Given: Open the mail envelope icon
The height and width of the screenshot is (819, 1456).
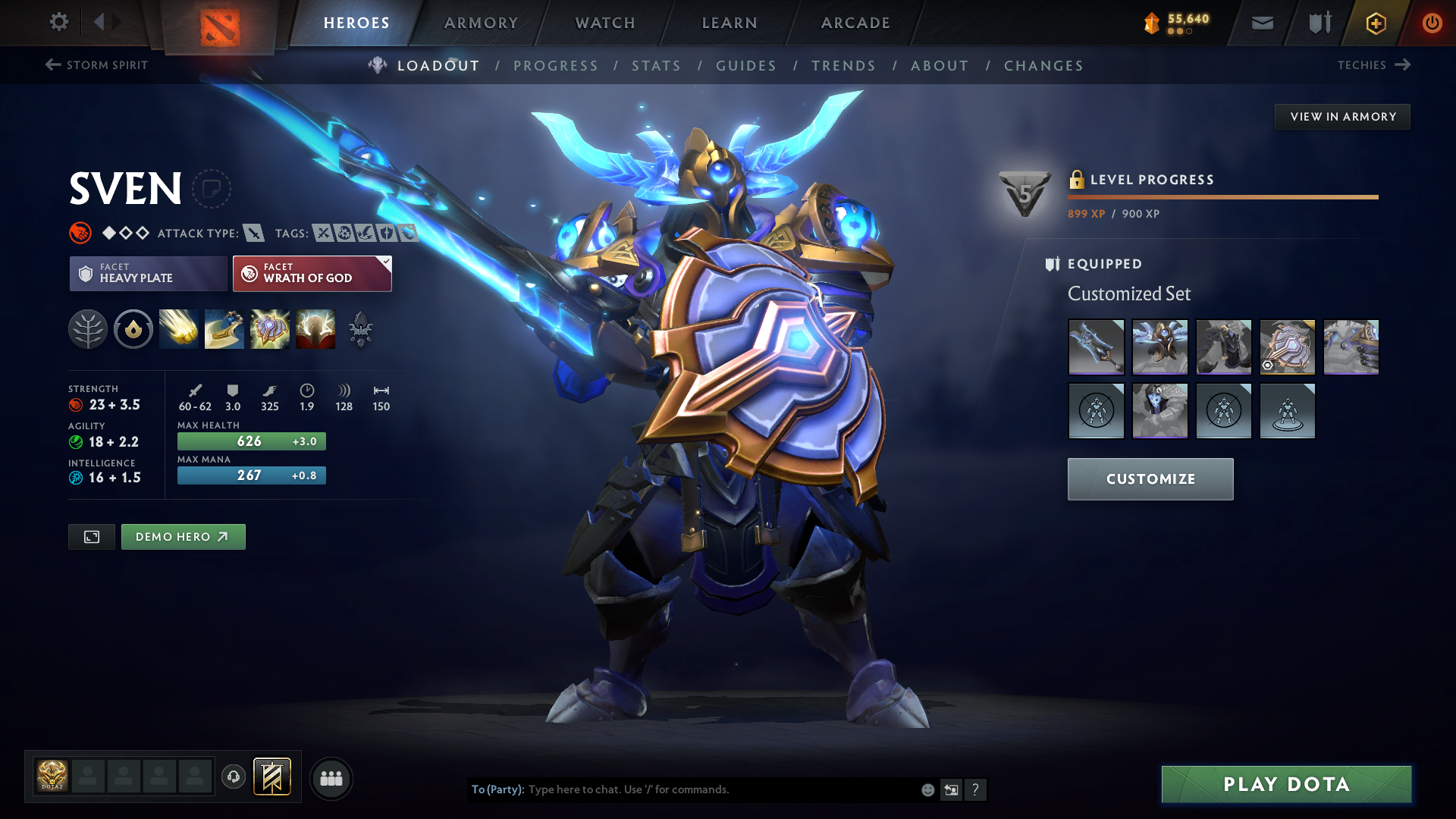Looking at the screenshot, I should point(1262,24).
